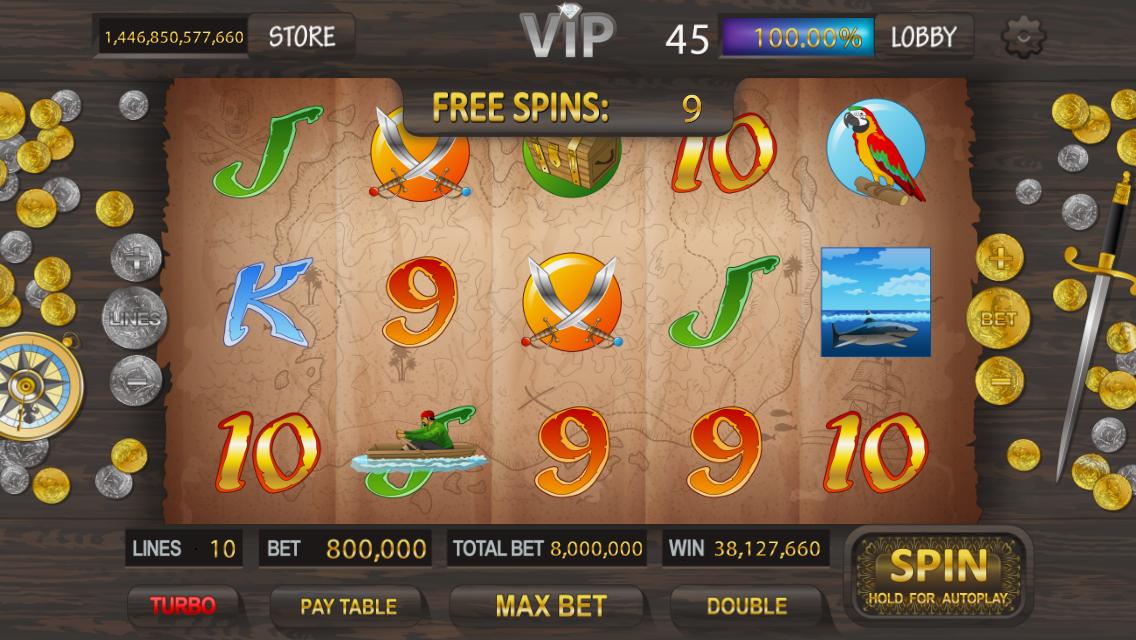Decrease lines with the silver minus coin

tap(136, 379)
